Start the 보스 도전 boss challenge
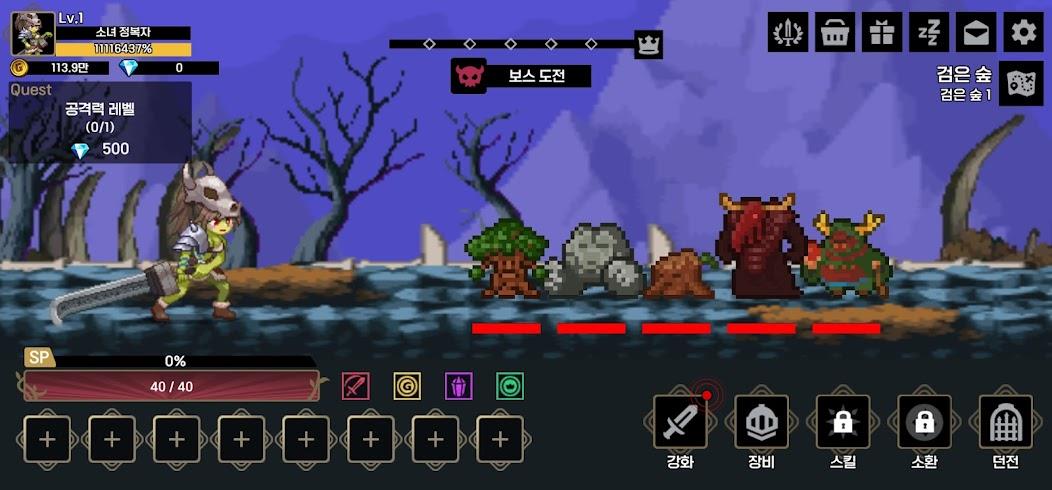This screenshot has width=1052, height=490. (x=521, y=76)
